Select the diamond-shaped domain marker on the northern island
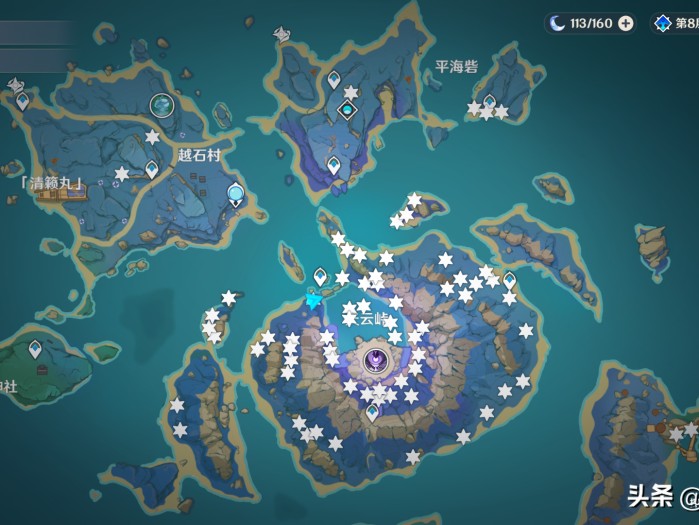699x525 pixels. pyautogui.click(x=348, y=110)
